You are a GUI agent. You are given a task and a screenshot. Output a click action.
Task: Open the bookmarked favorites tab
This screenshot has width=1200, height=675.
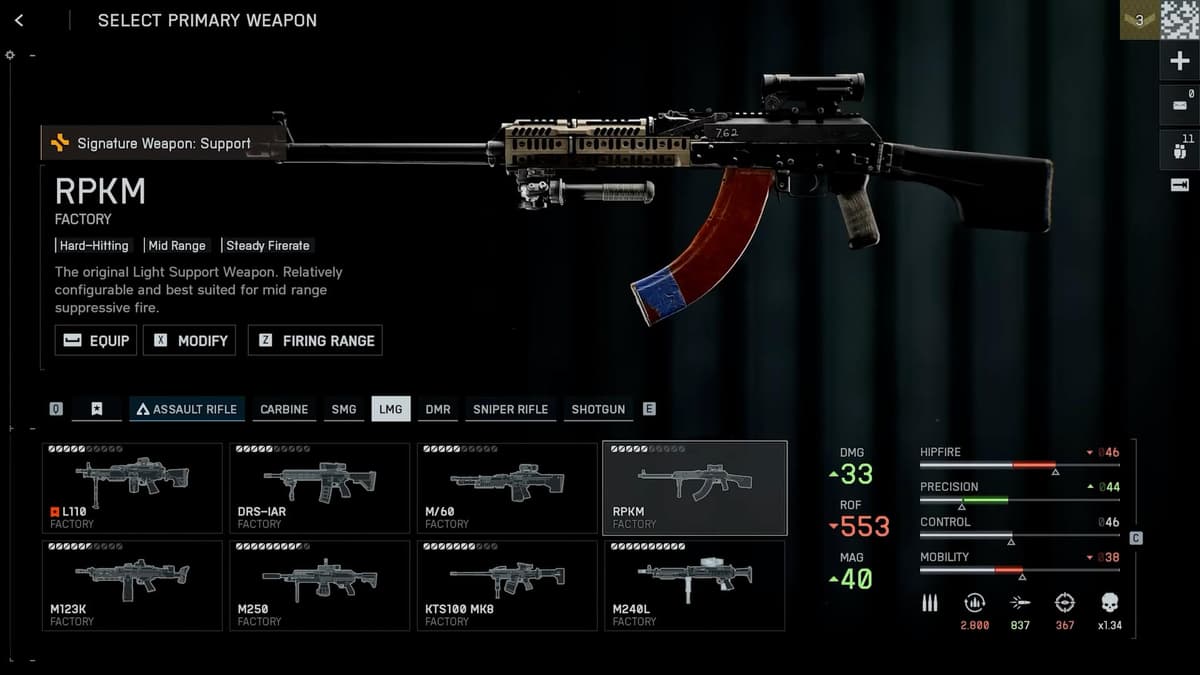(x=97, y=409)
